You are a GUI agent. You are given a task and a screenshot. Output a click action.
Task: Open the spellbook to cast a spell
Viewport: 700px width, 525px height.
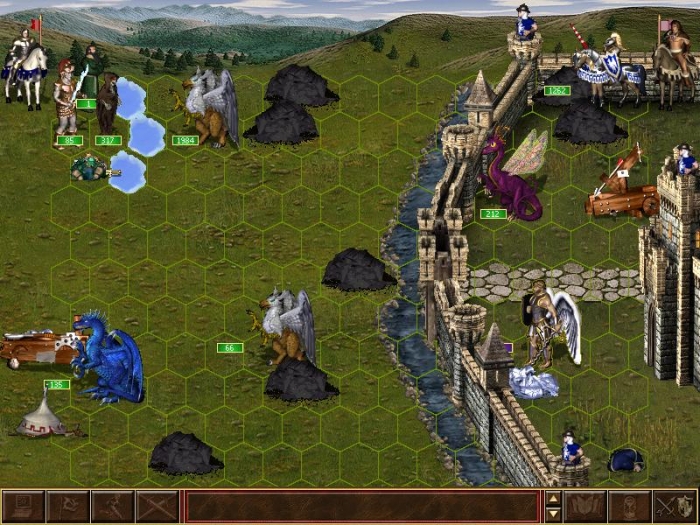[585, 506]
